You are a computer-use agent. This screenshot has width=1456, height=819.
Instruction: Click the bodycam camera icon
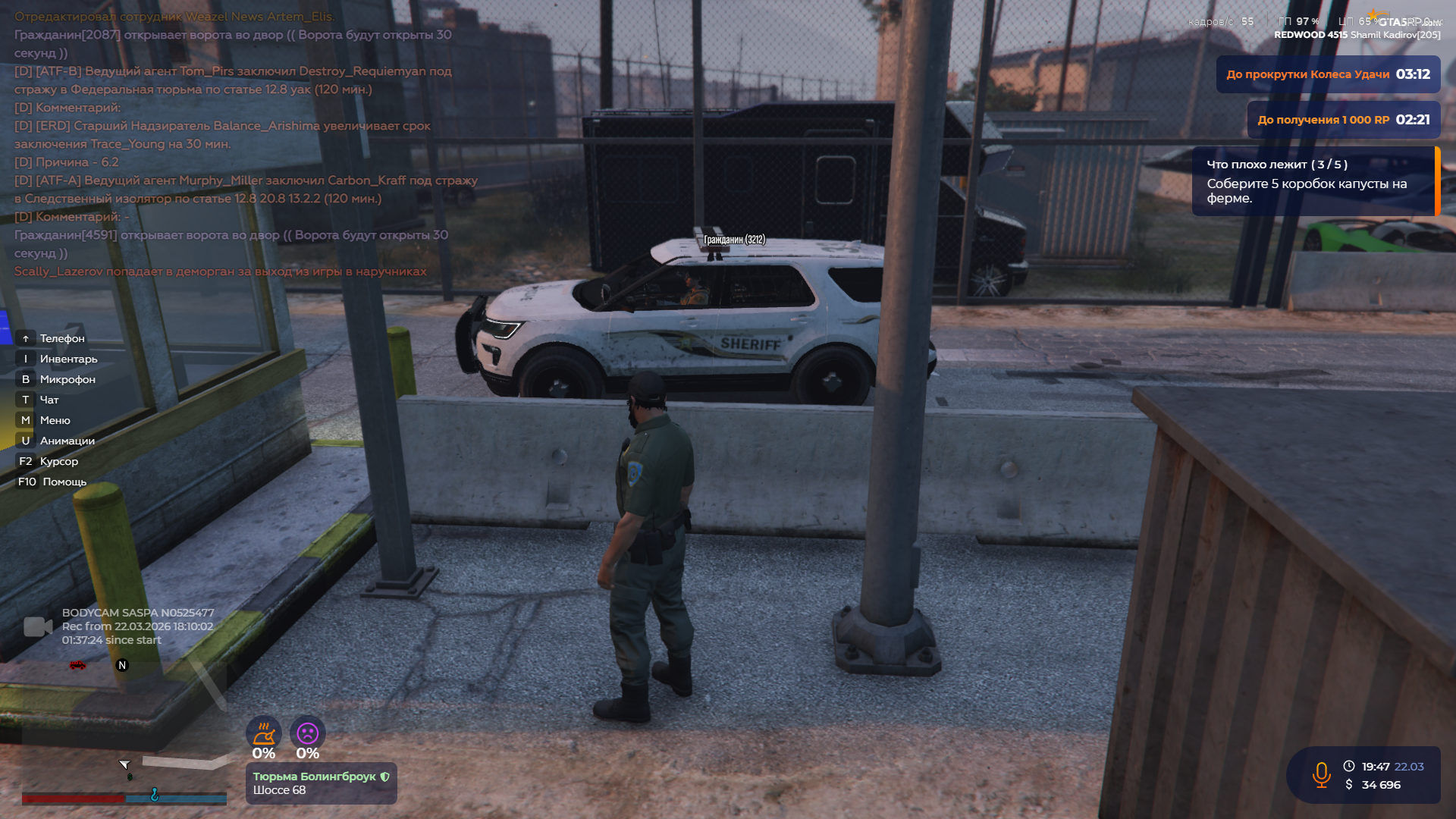(38, 626)
